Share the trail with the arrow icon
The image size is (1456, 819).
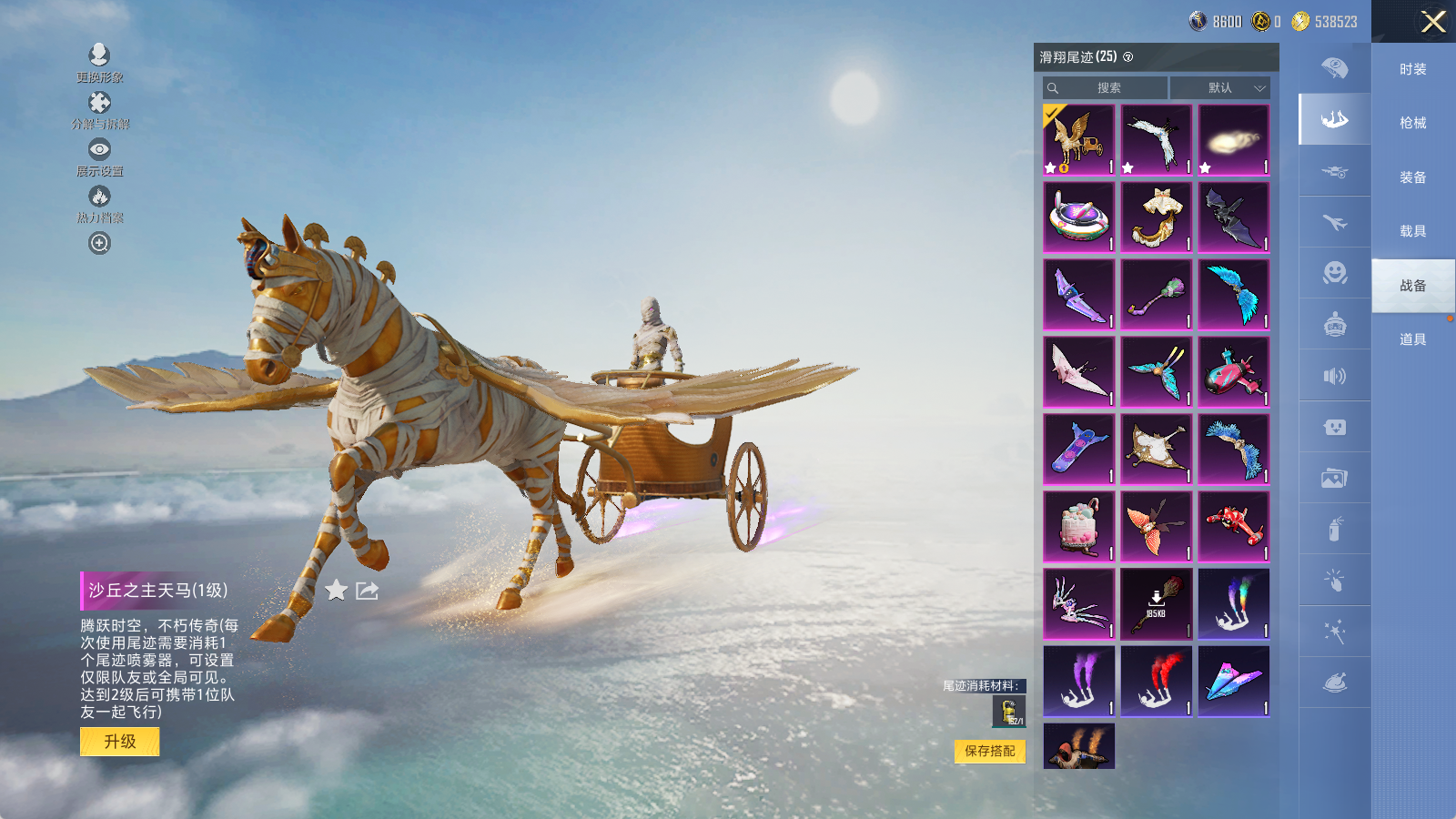pyautogui.click(x=367, y=591)
